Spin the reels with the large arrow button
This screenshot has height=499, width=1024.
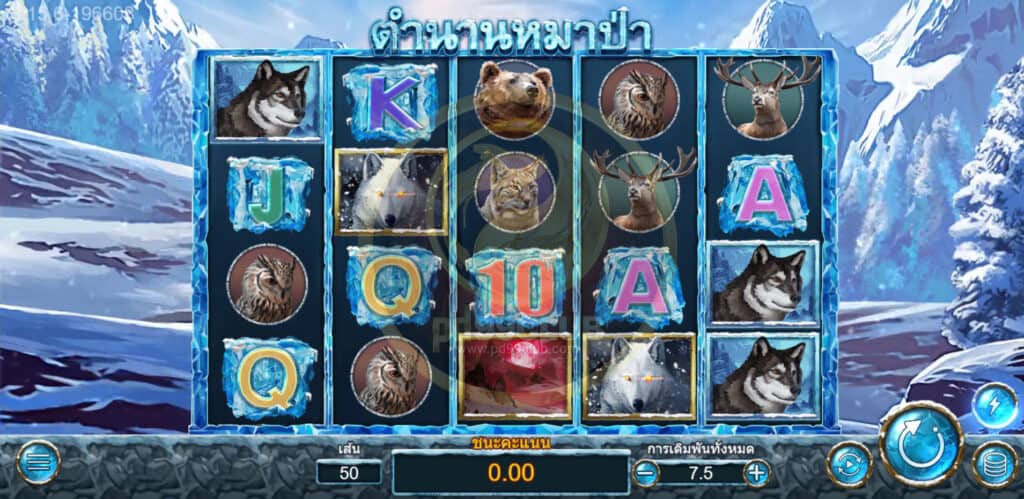(921, 445)
